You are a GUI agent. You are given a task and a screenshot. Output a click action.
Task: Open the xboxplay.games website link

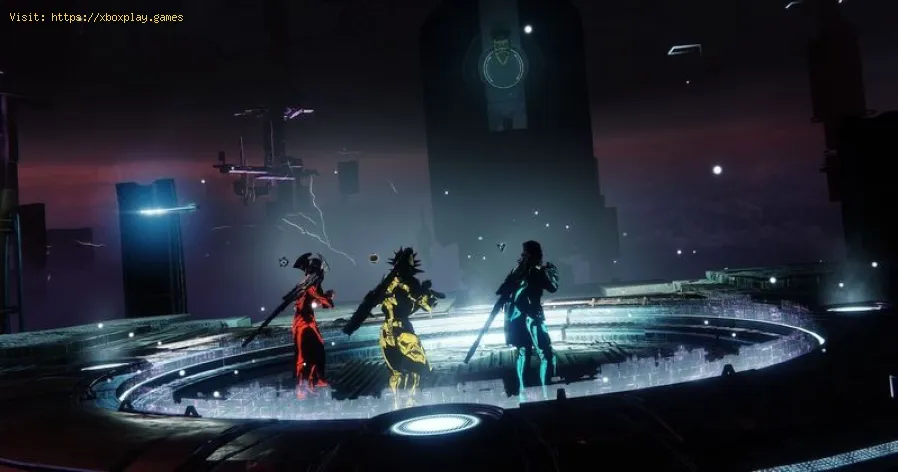click(x=116, y=17)
